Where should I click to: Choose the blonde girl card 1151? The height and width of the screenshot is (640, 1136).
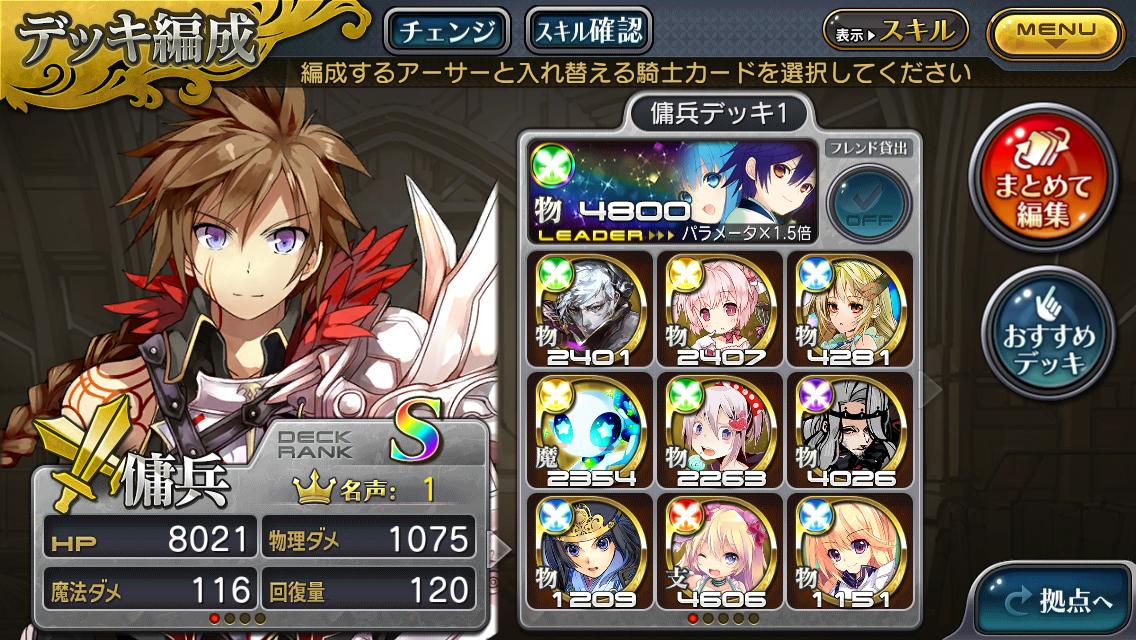pos(848,549)
